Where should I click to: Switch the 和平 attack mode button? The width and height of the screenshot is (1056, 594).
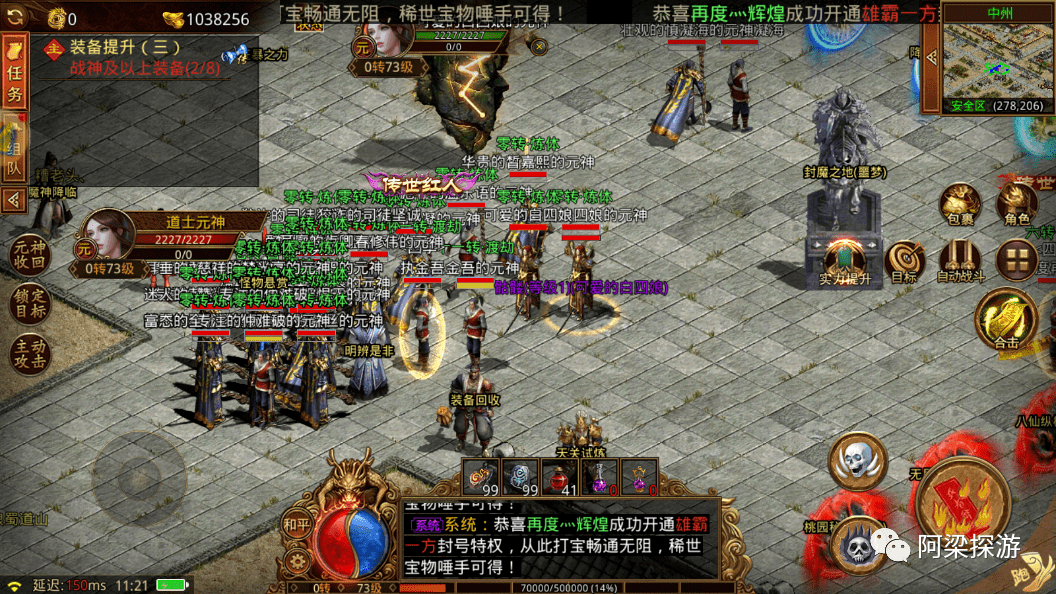coord(296,523)
